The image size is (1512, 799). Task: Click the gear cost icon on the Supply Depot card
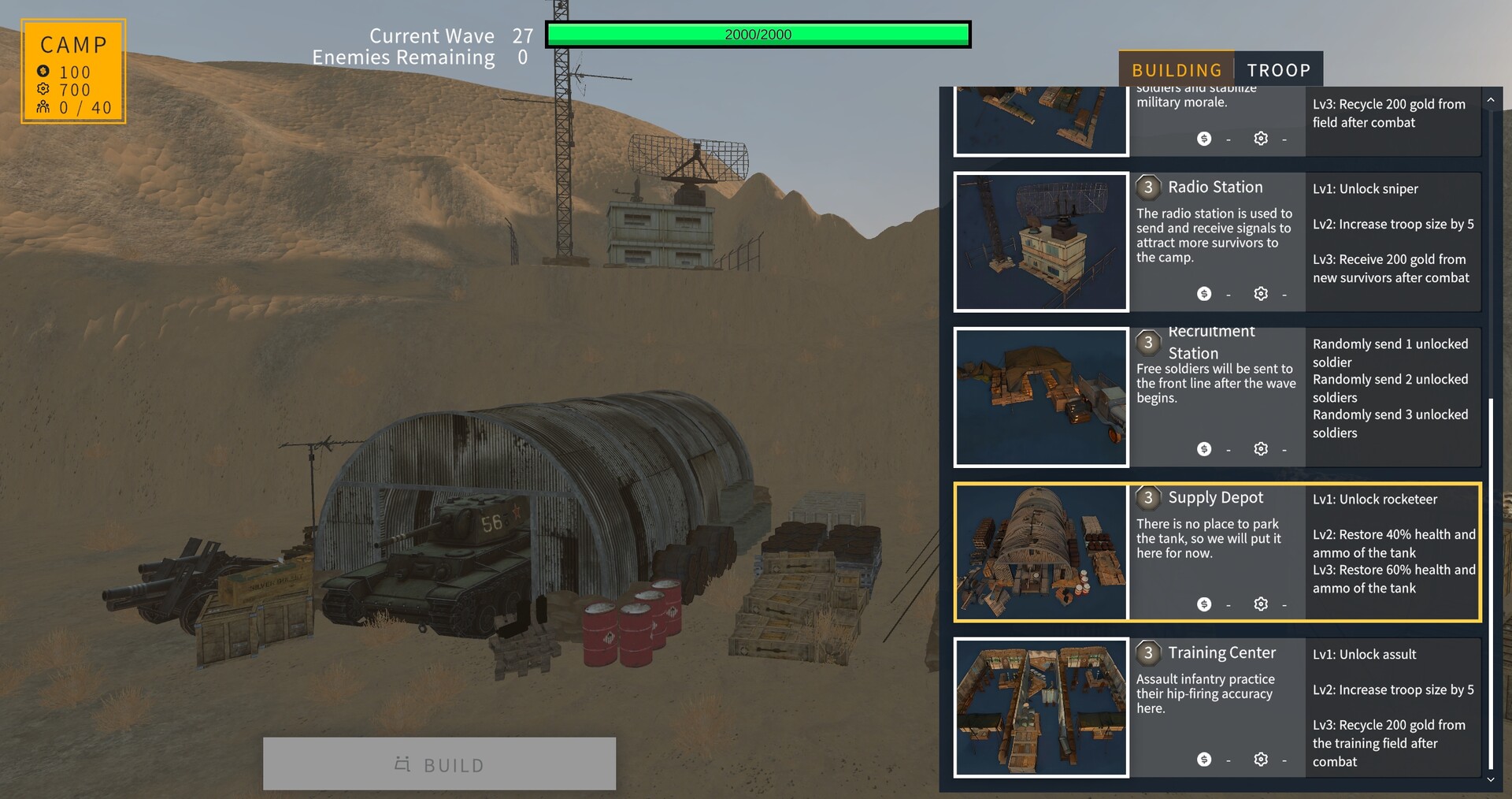pyautogui.click(x=1261, y=604)
